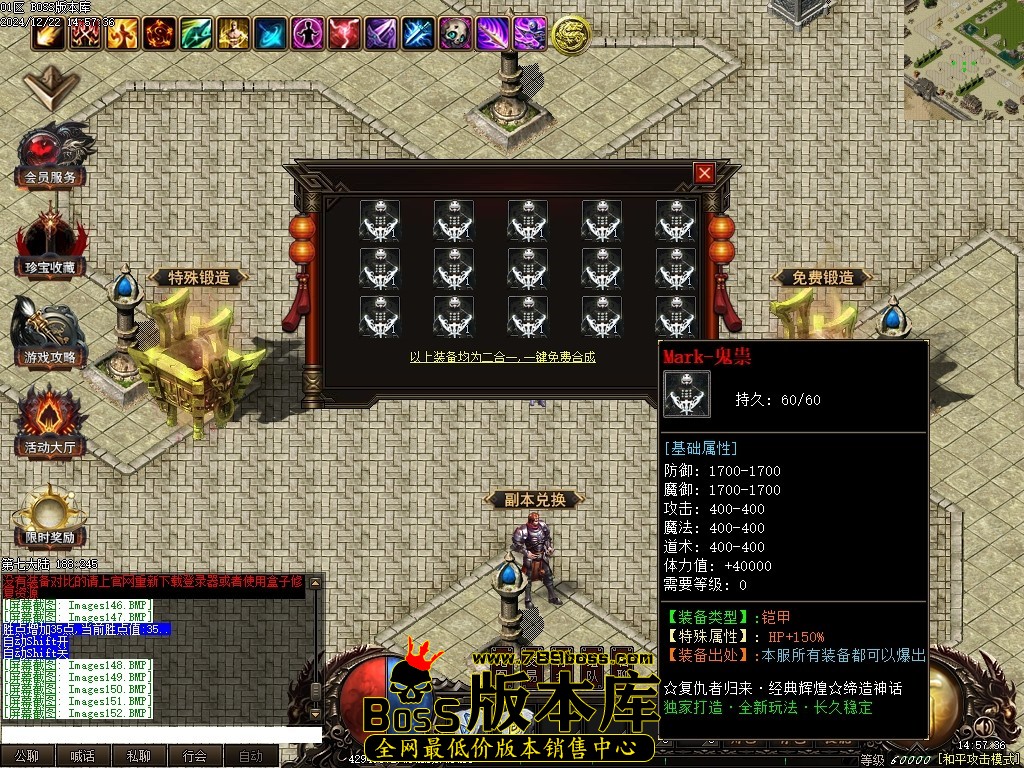
Task: Open the minimap
Action: coord(965,60)
